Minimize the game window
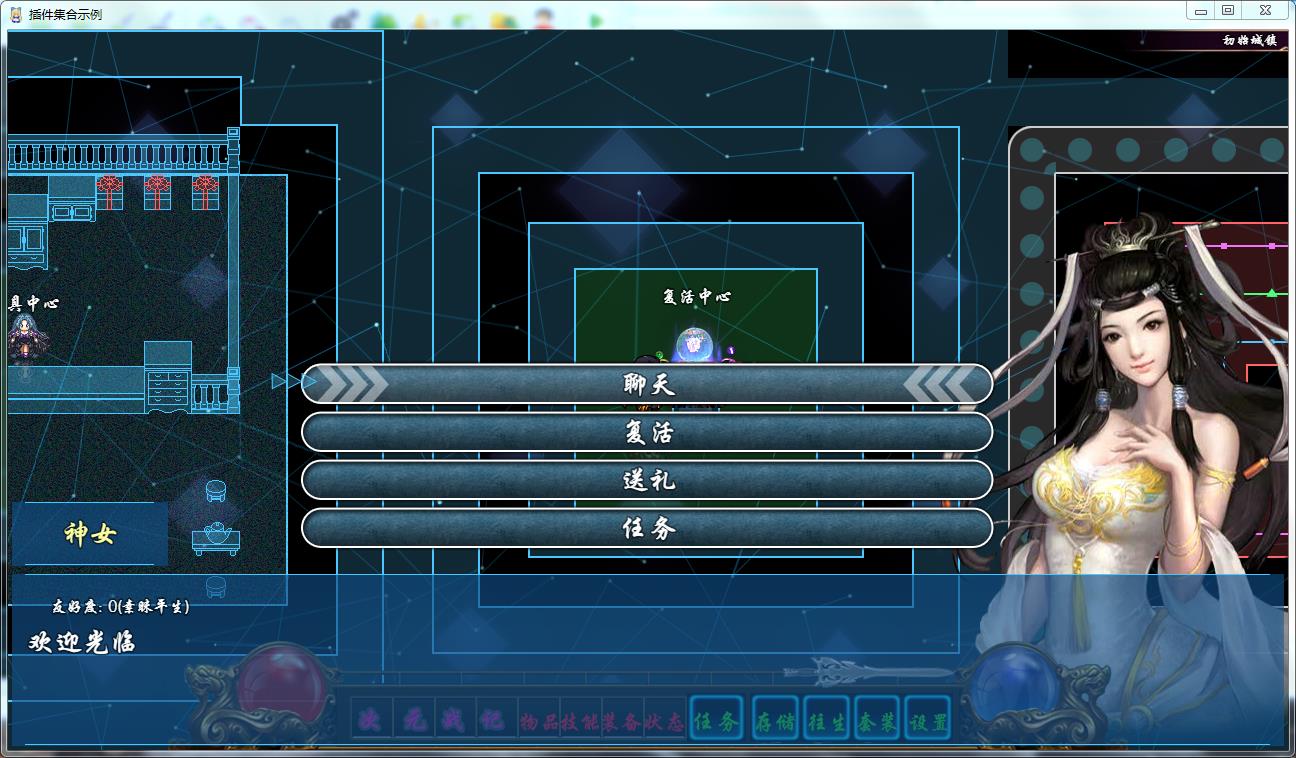 1200,10
